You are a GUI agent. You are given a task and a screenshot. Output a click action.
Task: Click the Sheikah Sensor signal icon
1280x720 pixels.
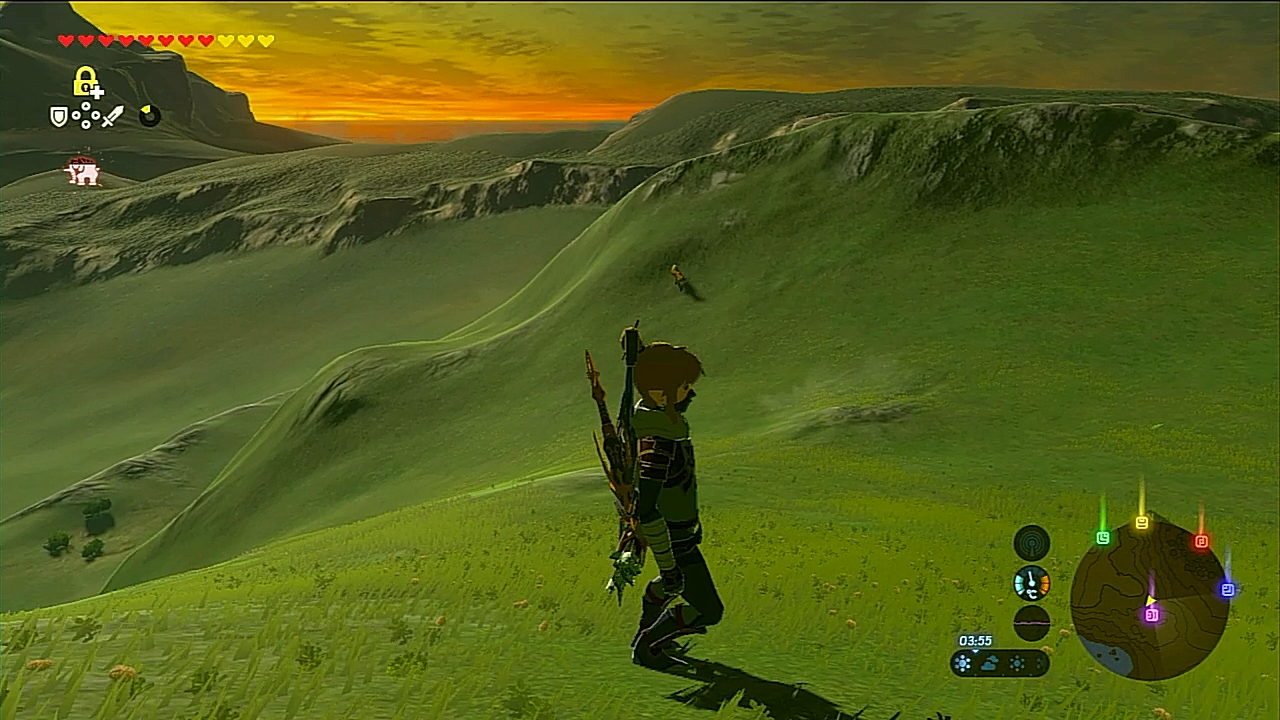click(x=1032, y=543)
